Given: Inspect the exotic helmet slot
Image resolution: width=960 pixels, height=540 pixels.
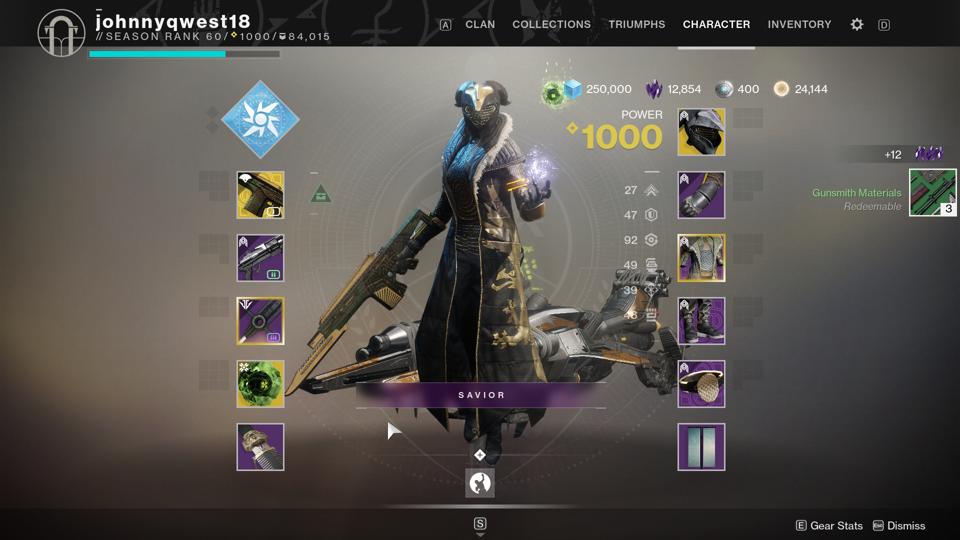Looking at the screenshot, I should pyautogui.click(x=701, y=132).
